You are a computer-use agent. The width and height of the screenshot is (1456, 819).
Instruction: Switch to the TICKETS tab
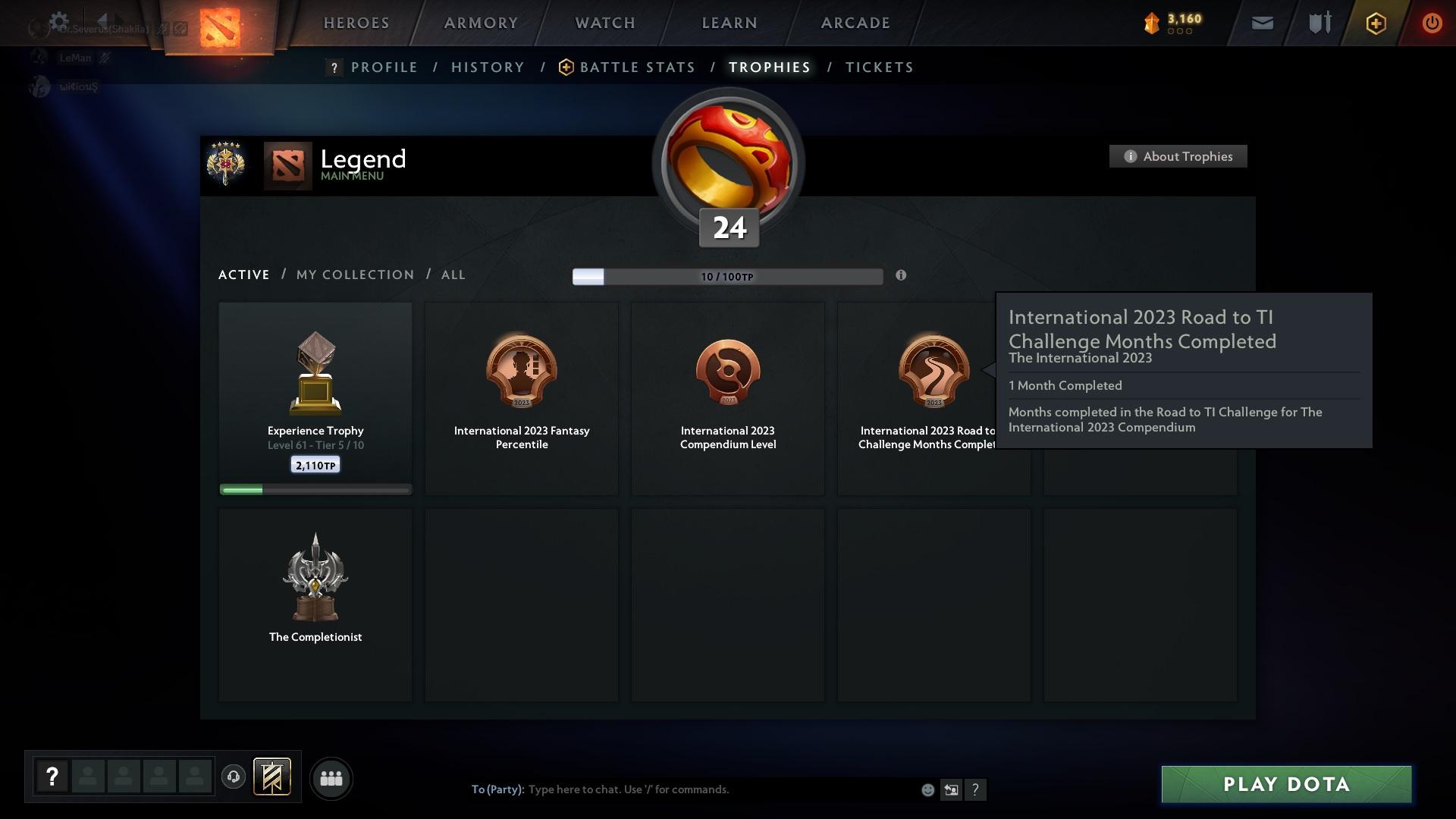click(879, 67)
